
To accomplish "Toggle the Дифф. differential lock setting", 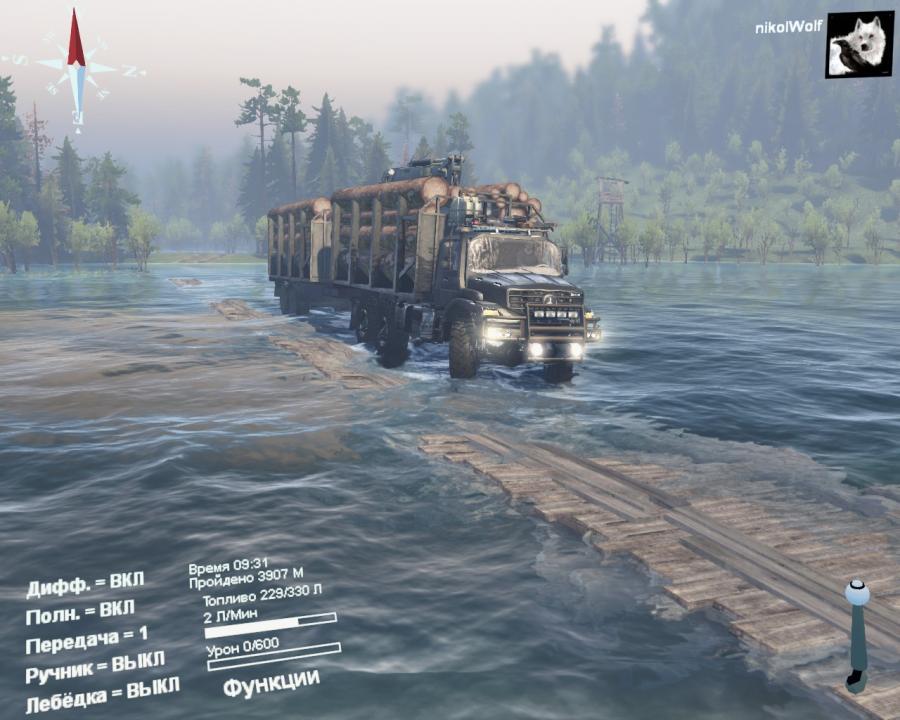I will (85, 583).
